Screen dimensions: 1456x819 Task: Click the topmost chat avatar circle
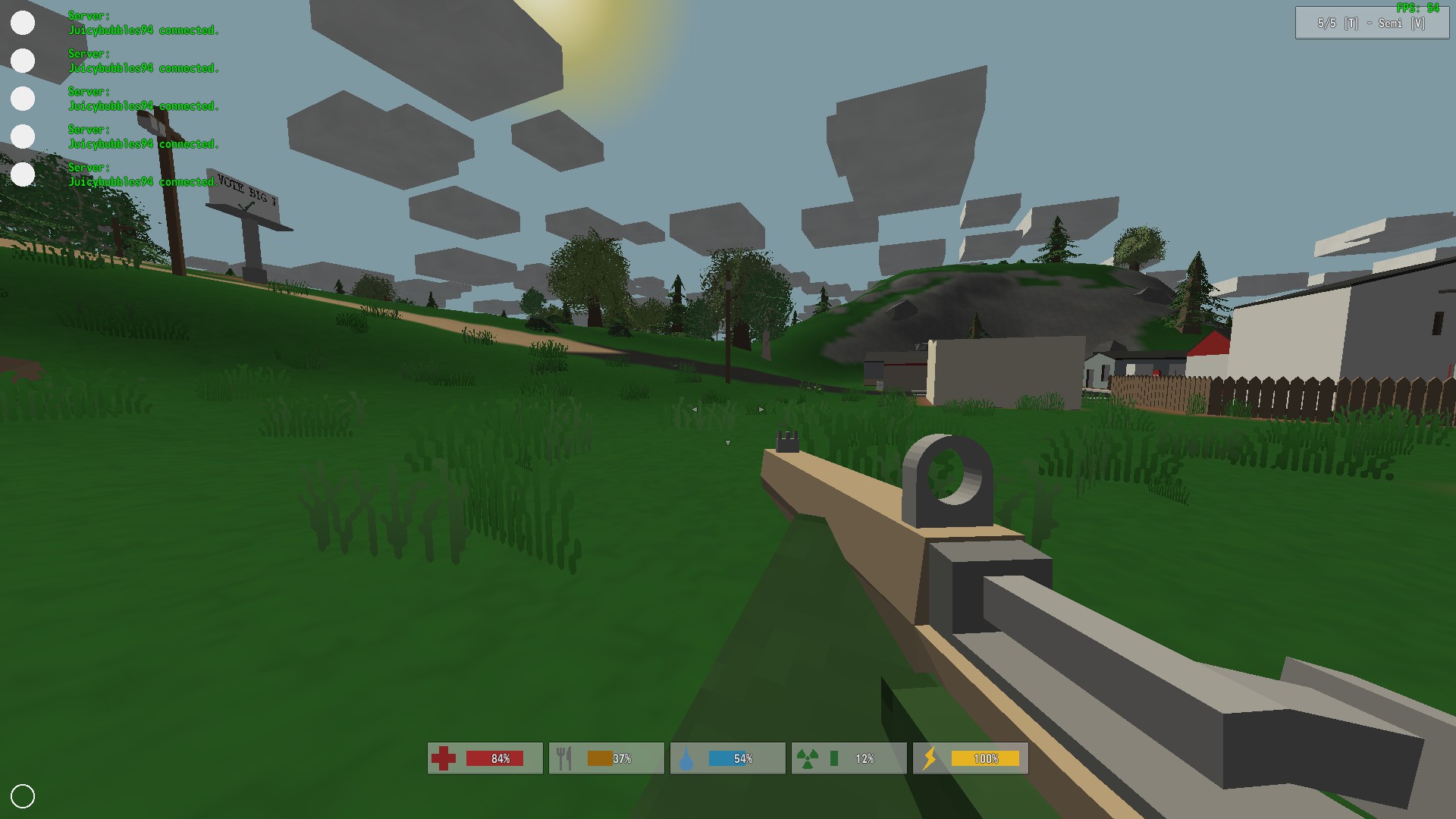[23, 24]
